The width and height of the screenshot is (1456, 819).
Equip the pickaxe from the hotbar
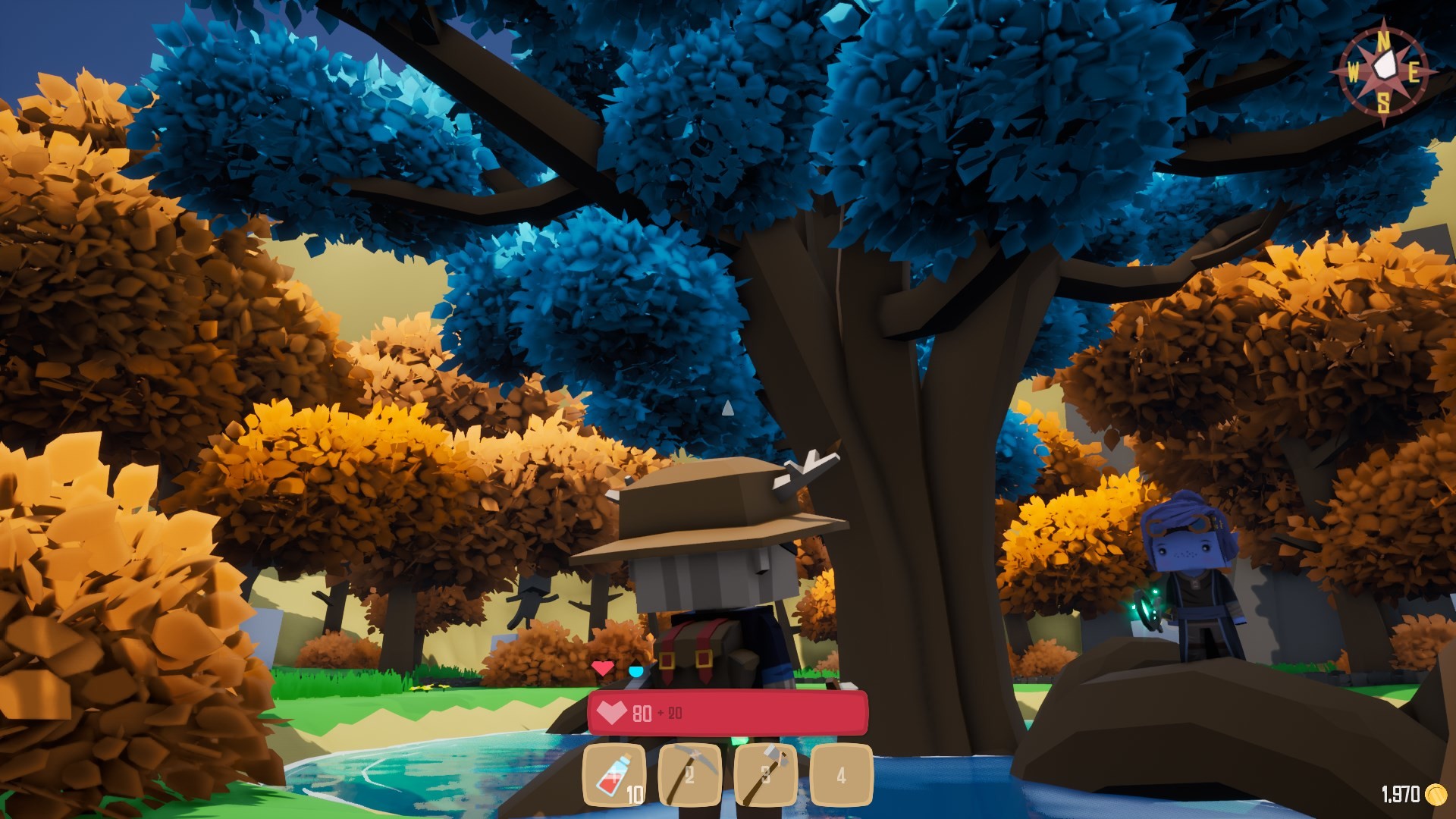point(689,775)
